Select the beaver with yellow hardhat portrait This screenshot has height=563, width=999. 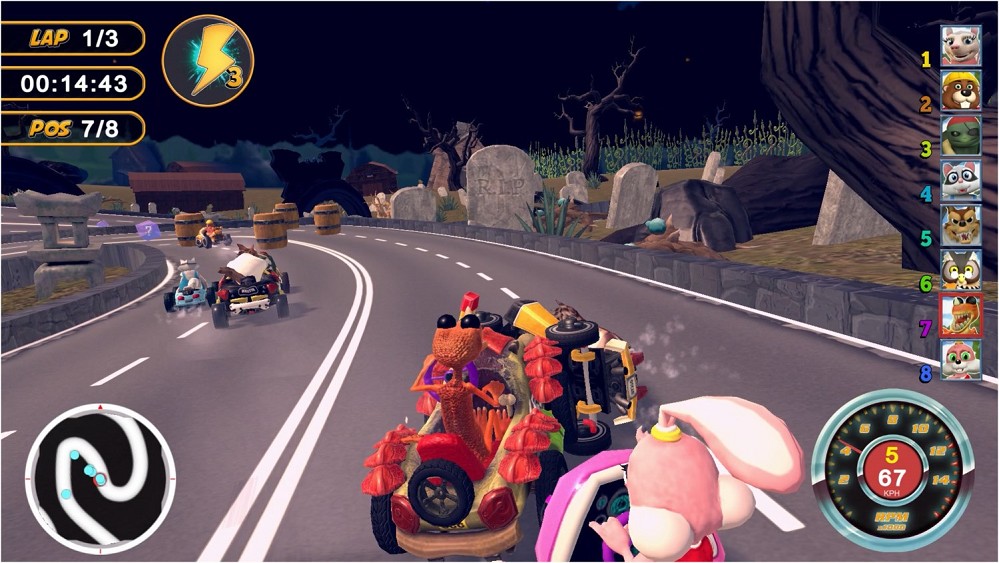tap(960, 91)
